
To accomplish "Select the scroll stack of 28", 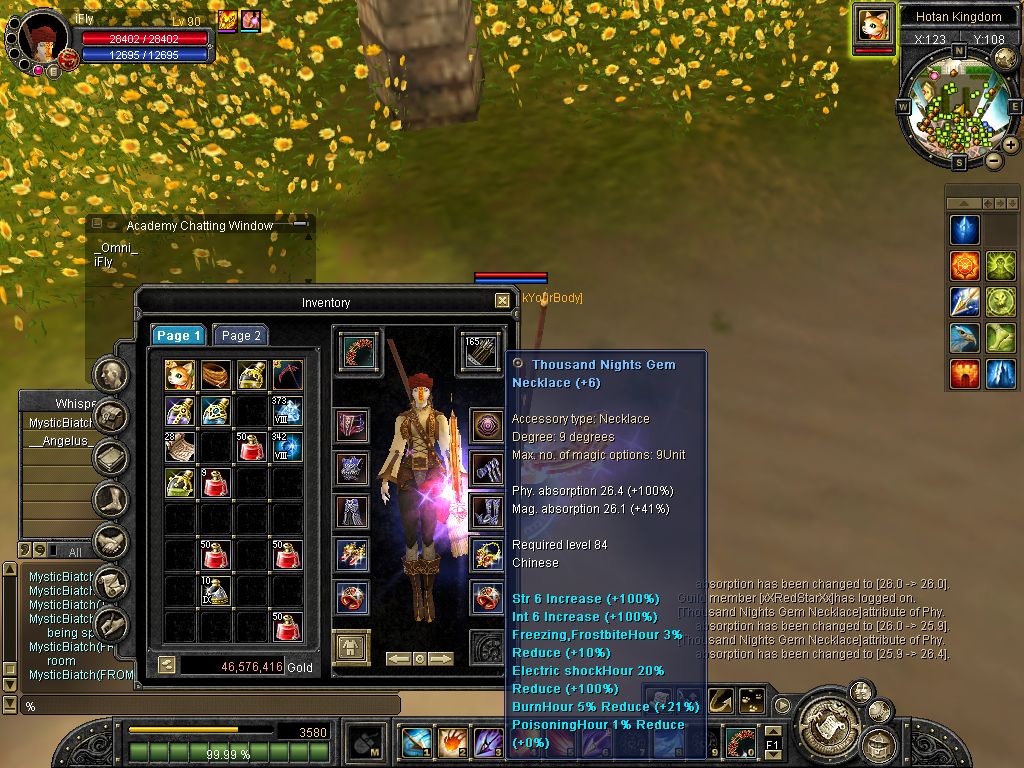I will pos(180,446).
